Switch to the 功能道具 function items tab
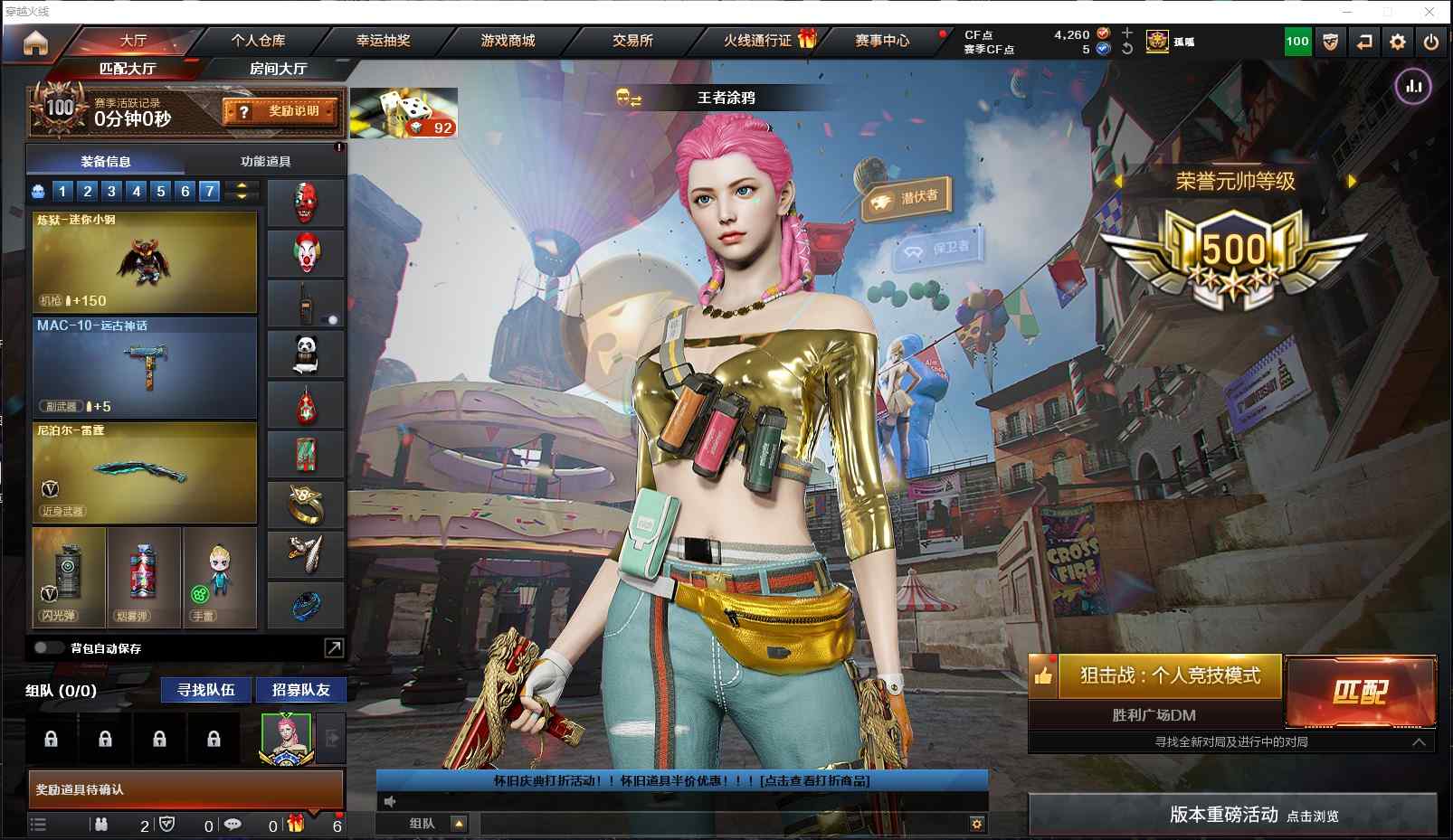This screenshot has height=840, width=1453. pyautogui.click(x=265, y=162)
